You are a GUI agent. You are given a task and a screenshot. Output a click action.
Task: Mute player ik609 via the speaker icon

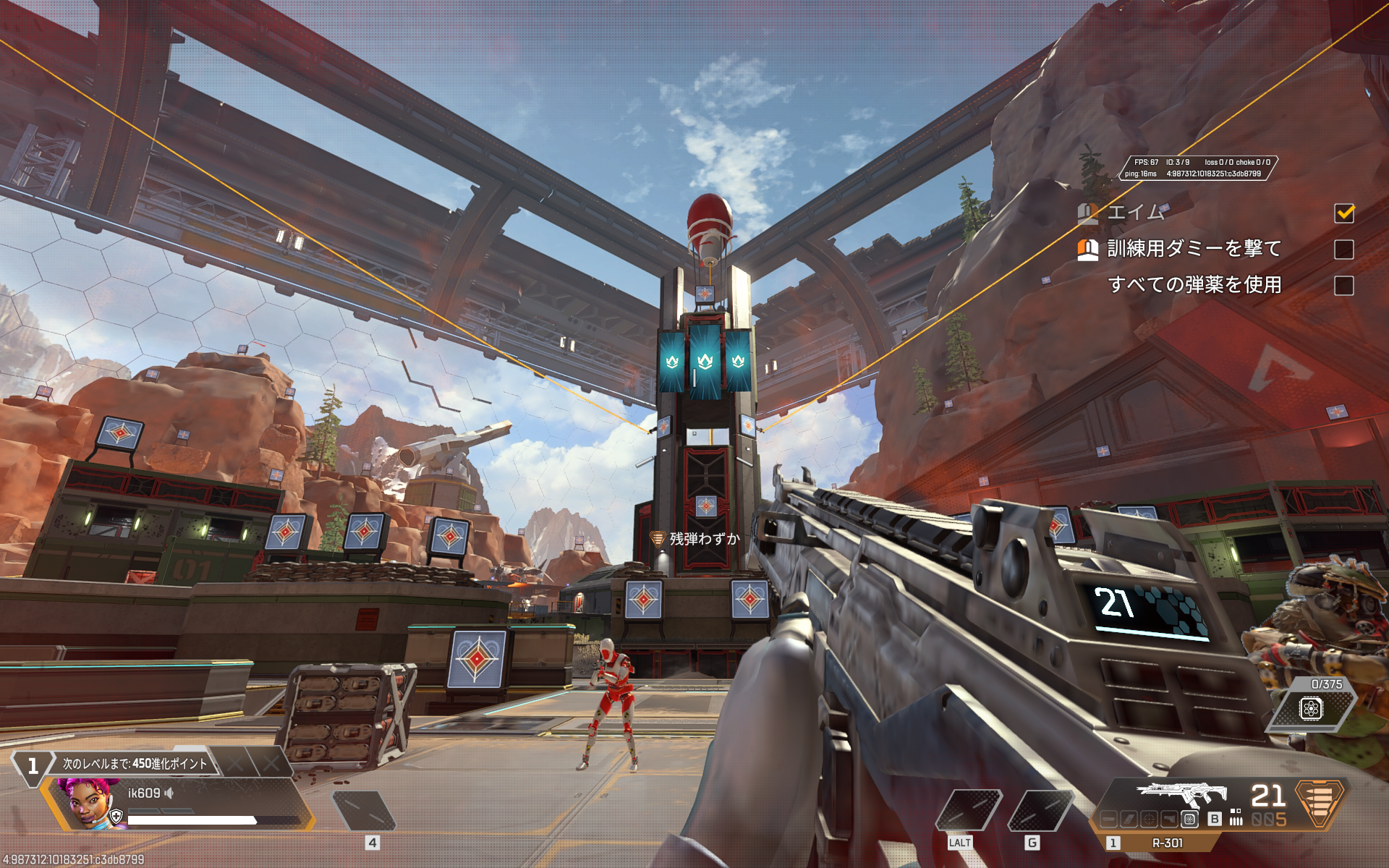[x=169, y=793]
